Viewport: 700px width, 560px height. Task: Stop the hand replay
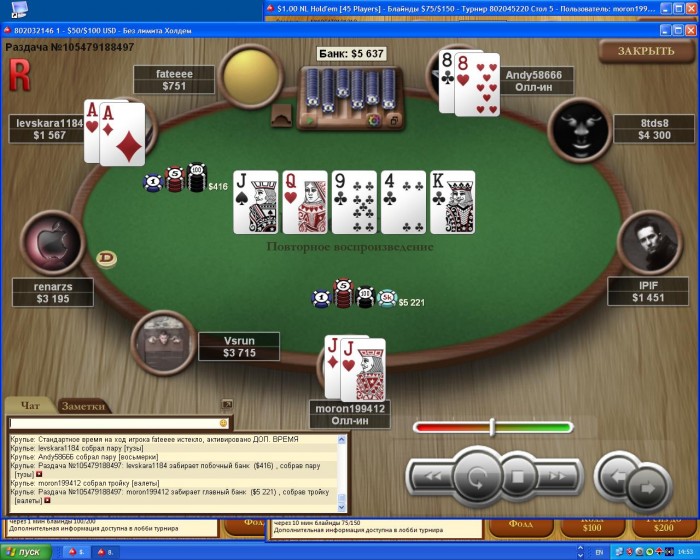(x=518, y=477)
